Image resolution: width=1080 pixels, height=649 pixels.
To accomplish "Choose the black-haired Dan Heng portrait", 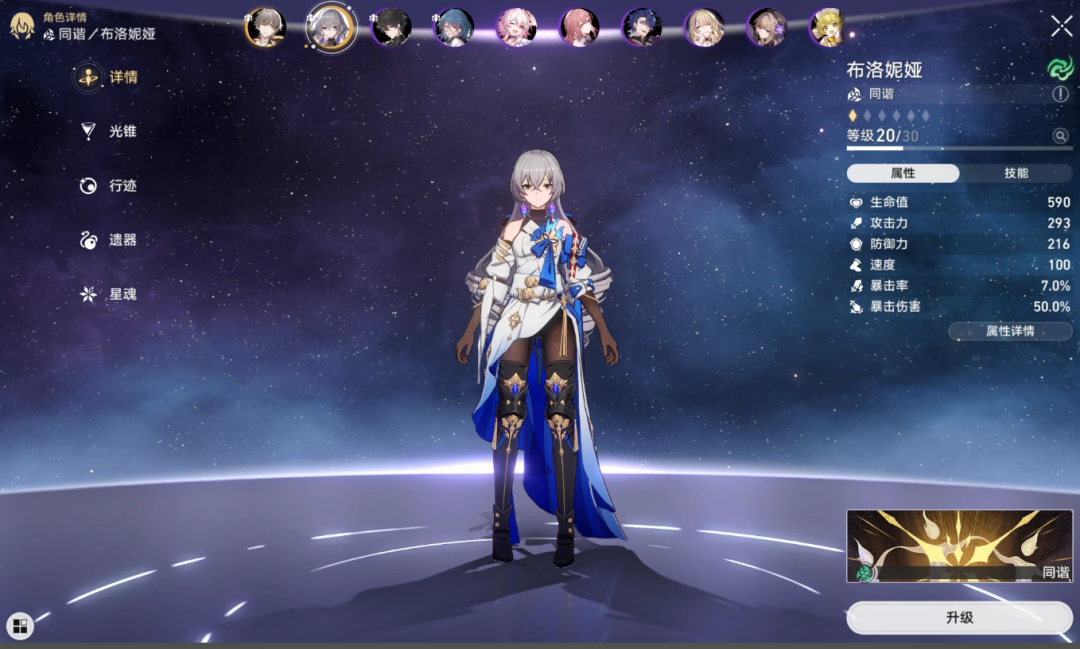I will pos(391,27).
